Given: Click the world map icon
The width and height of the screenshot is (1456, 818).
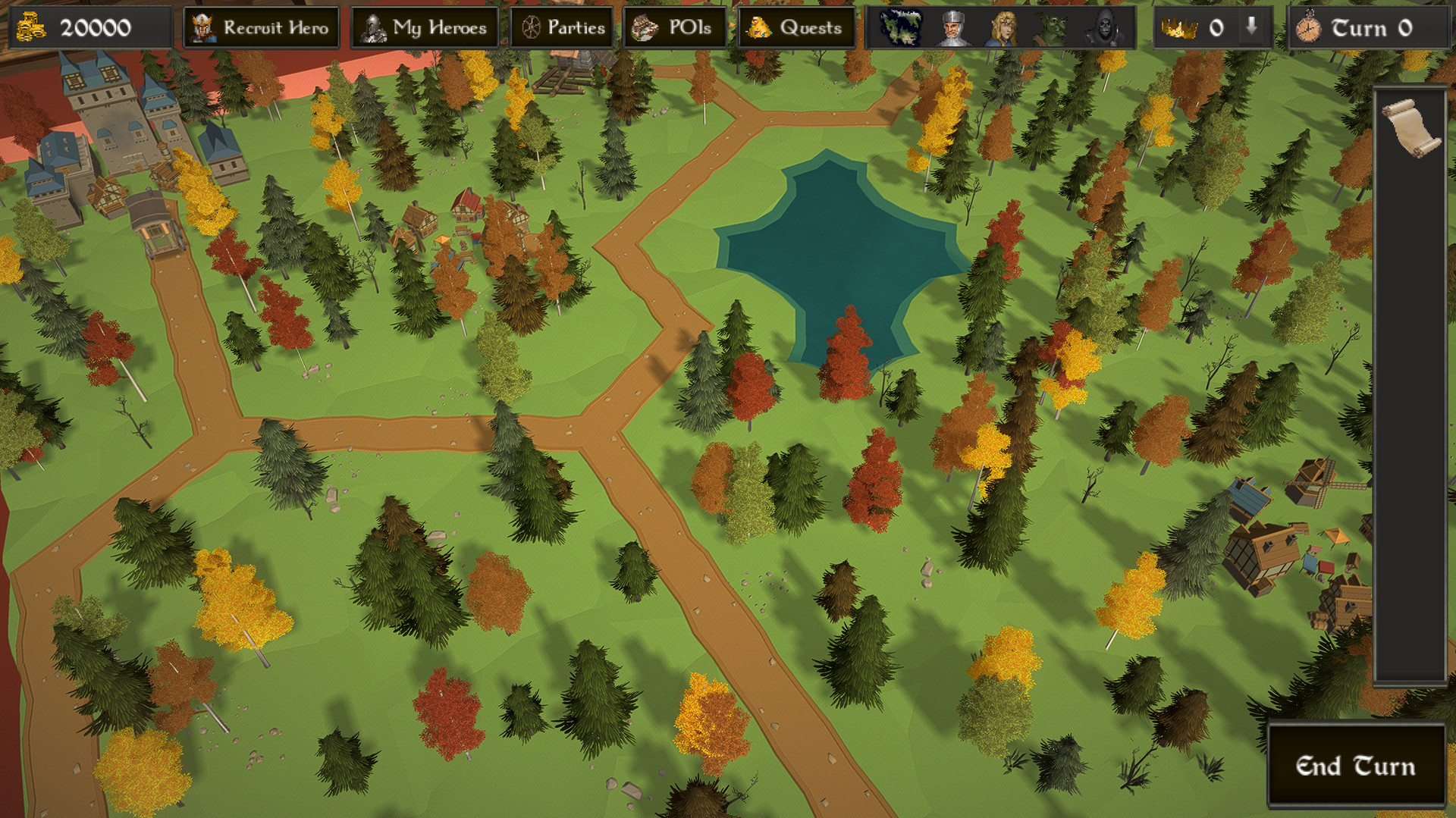Looking at the screenshot, I should click(901, 28).
